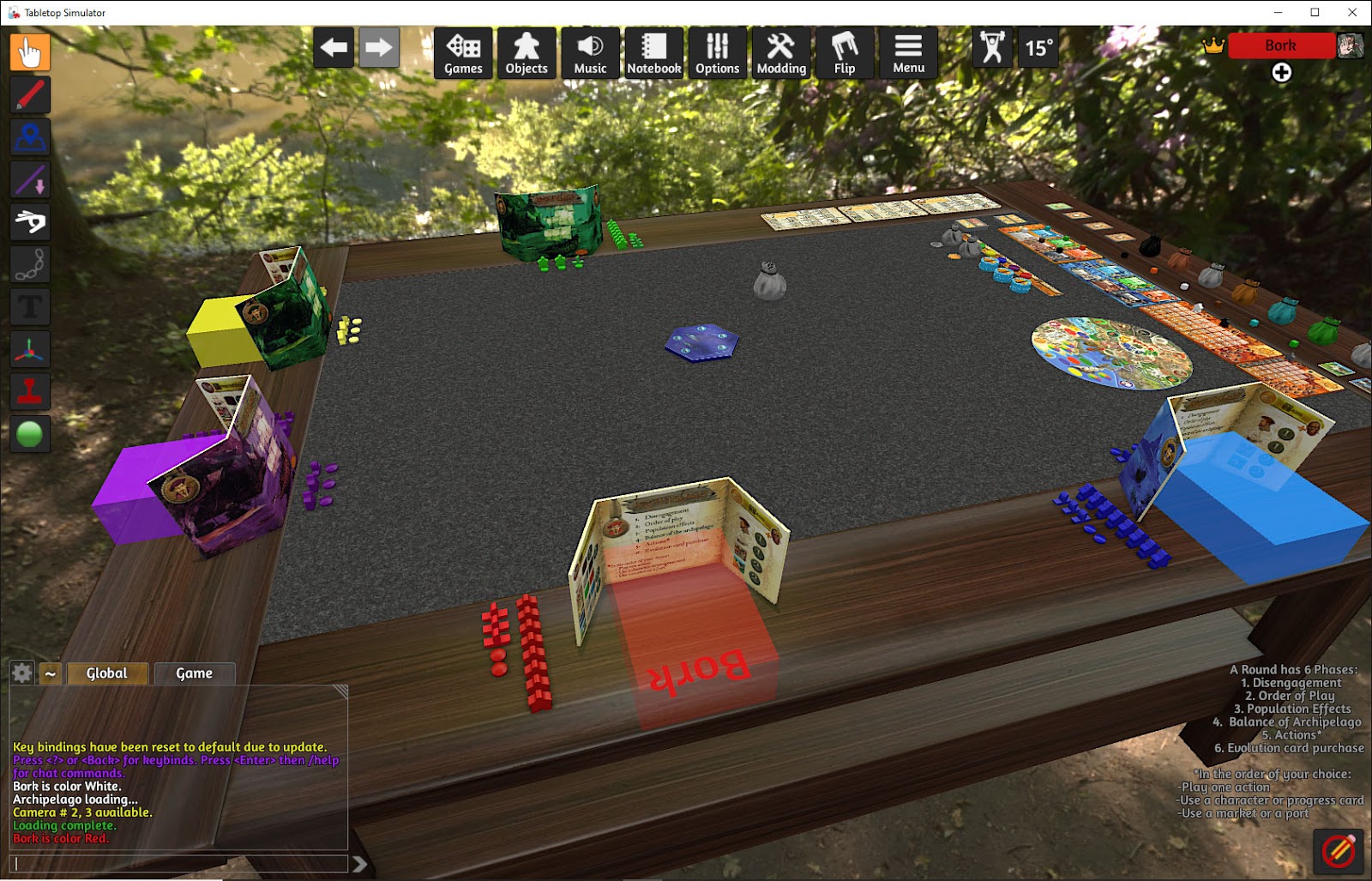Open the chat settings gear
The width and height of the screenshot is (1372, 881).
coord(21,673)
